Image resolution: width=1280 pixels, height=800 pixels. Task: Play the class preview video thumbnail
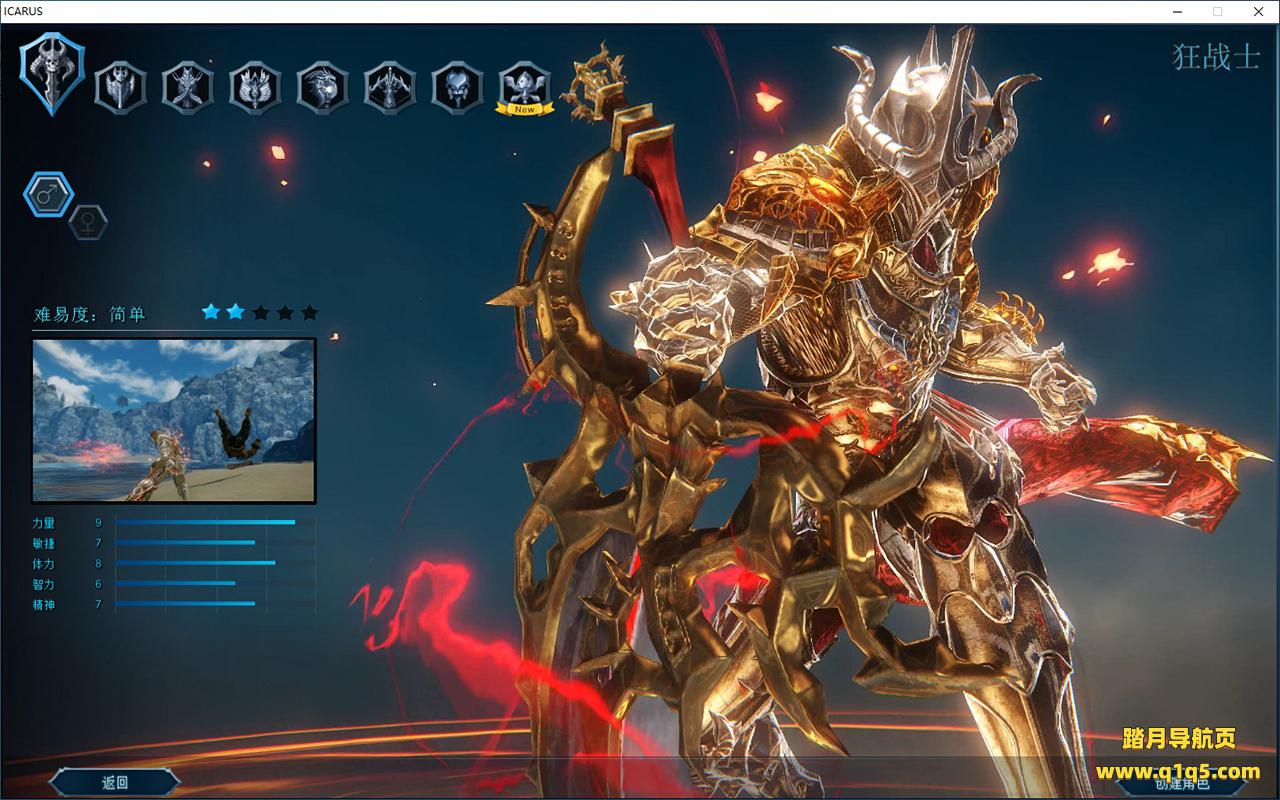click(174, 420)
